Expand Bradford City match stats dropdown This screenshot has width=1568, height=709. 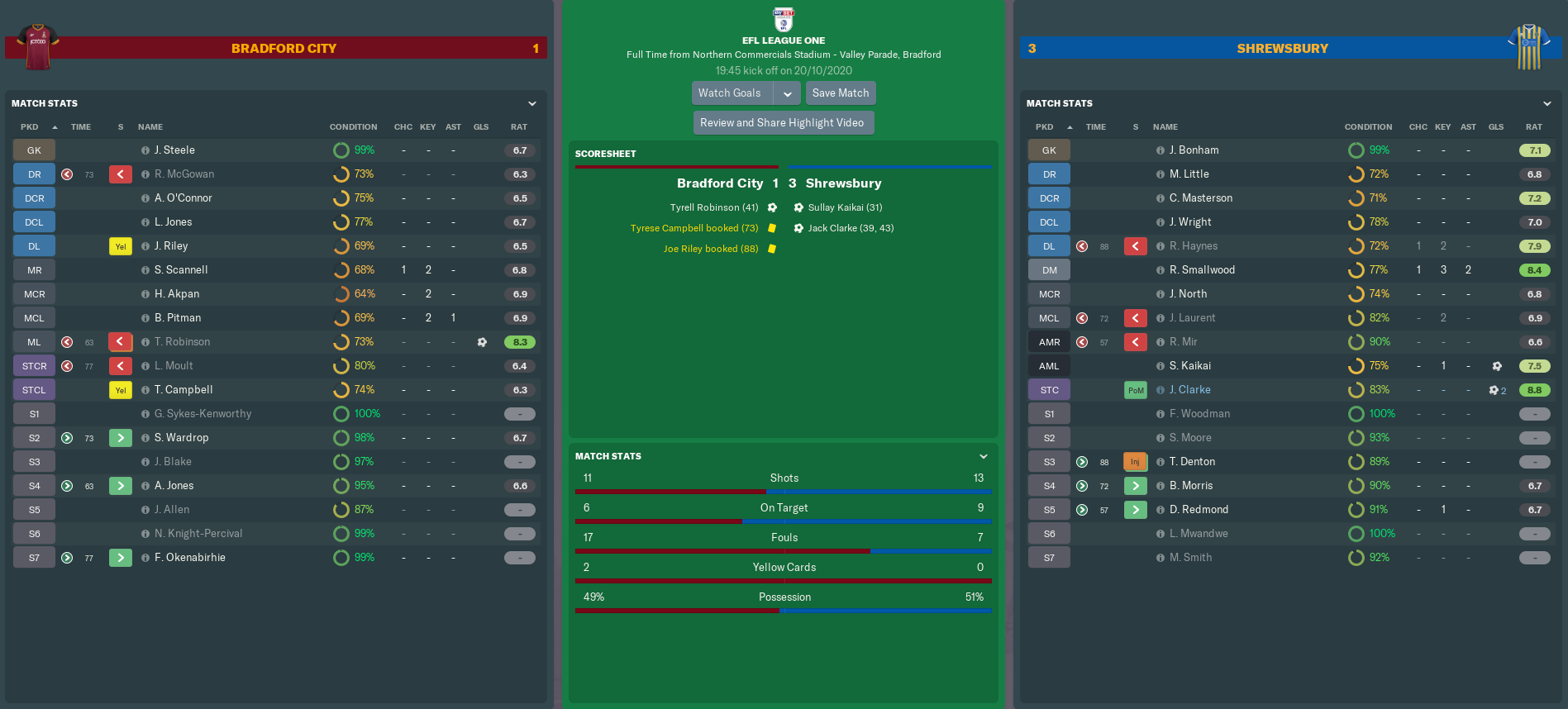(532, 104)
